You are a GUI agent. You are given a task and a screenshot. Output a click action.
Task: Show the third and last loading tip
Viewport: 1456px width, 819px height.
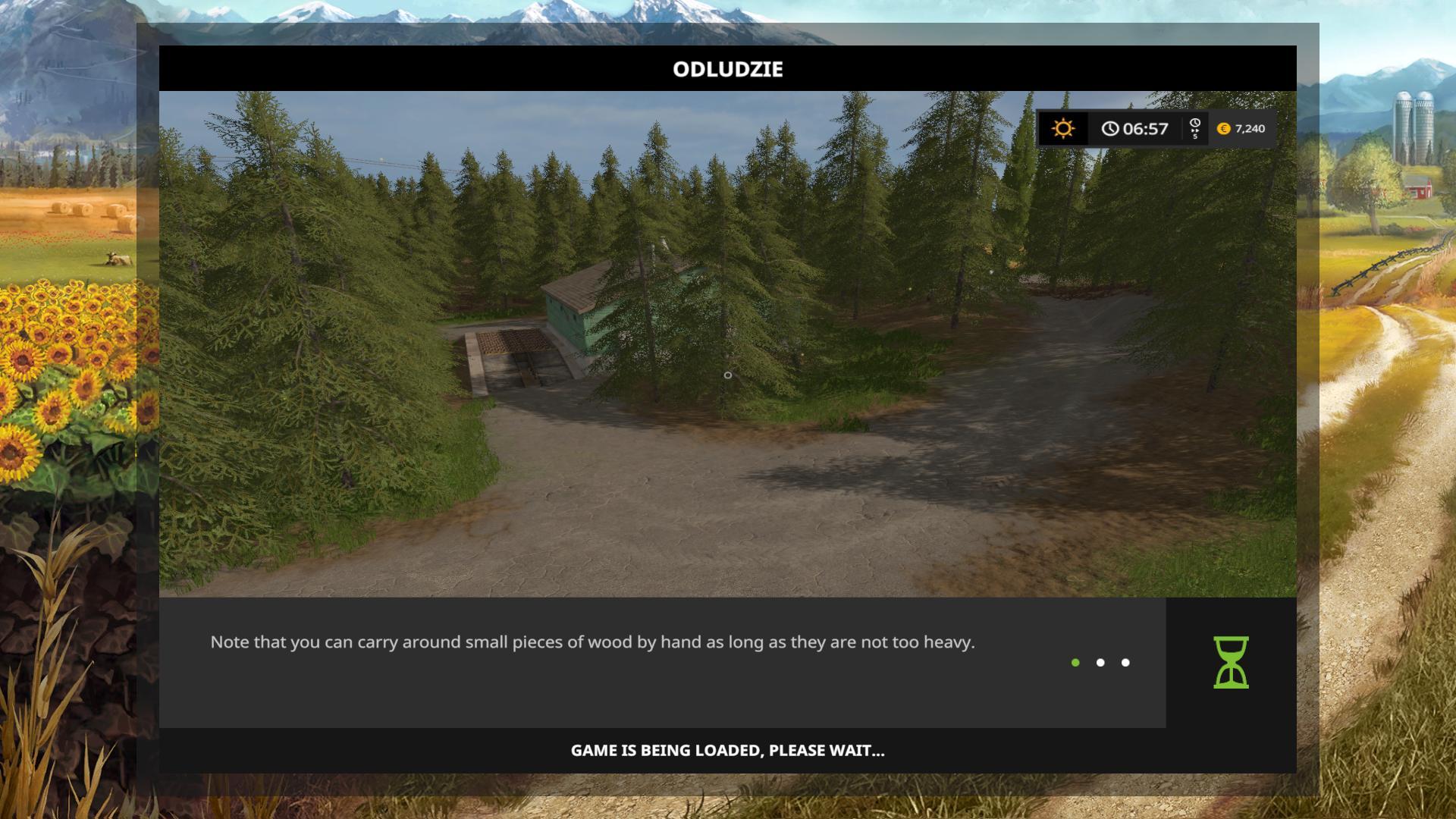1125,663
